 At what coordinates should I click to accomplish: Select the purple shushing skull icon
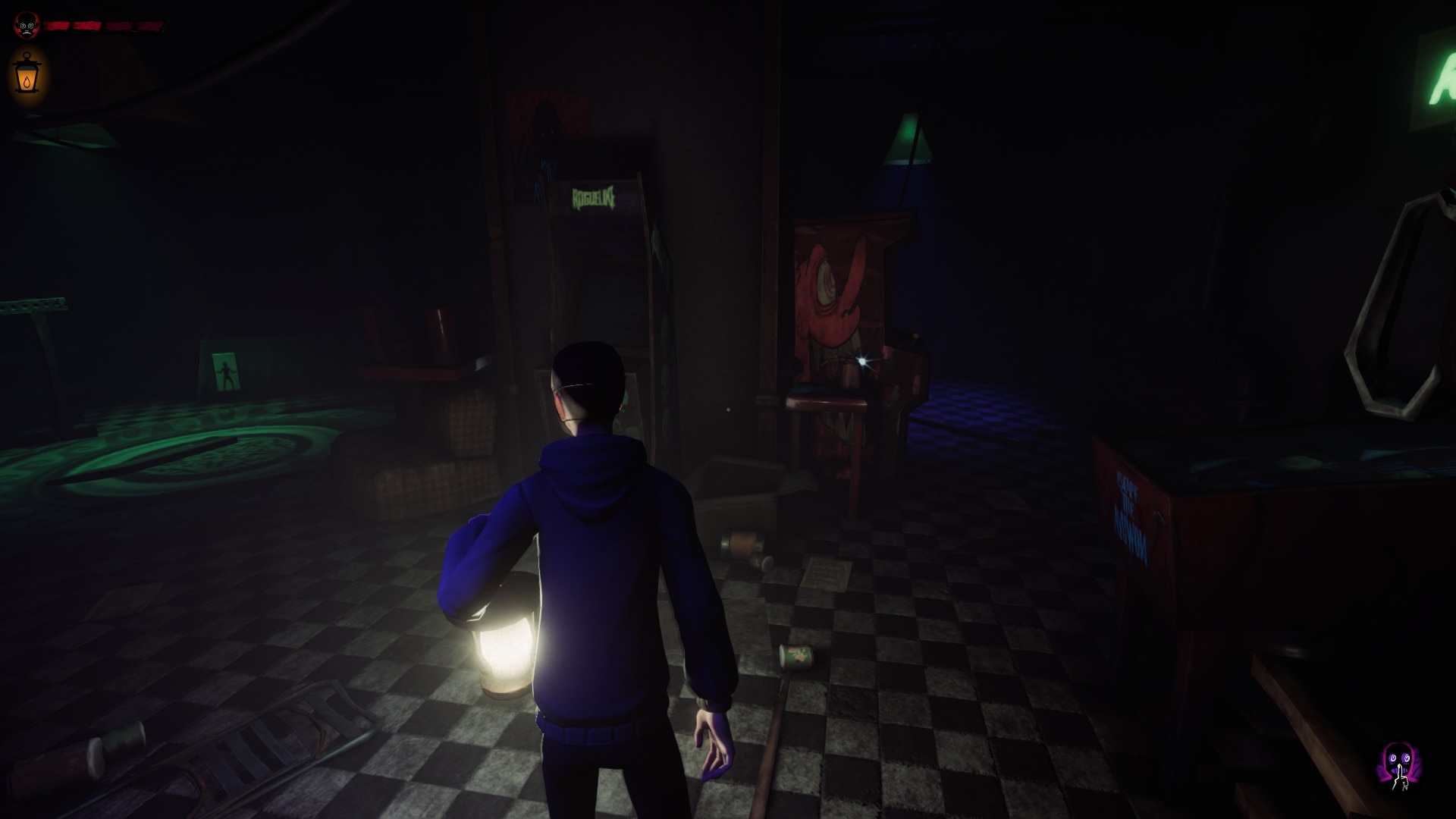(1398, 767)
